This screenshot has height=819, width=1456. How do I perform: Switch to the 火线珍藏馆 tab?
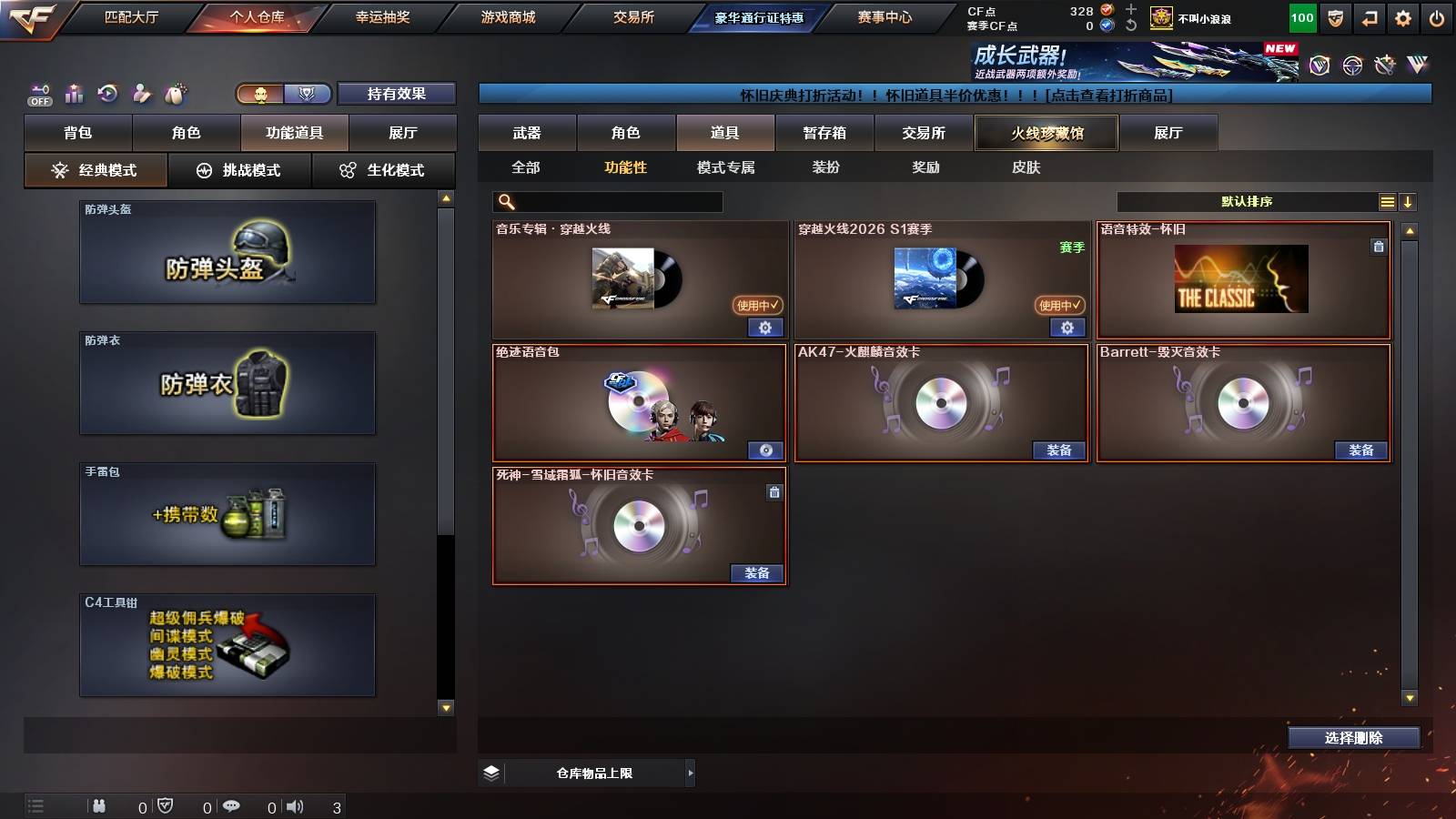click(x=1046, y=132)
